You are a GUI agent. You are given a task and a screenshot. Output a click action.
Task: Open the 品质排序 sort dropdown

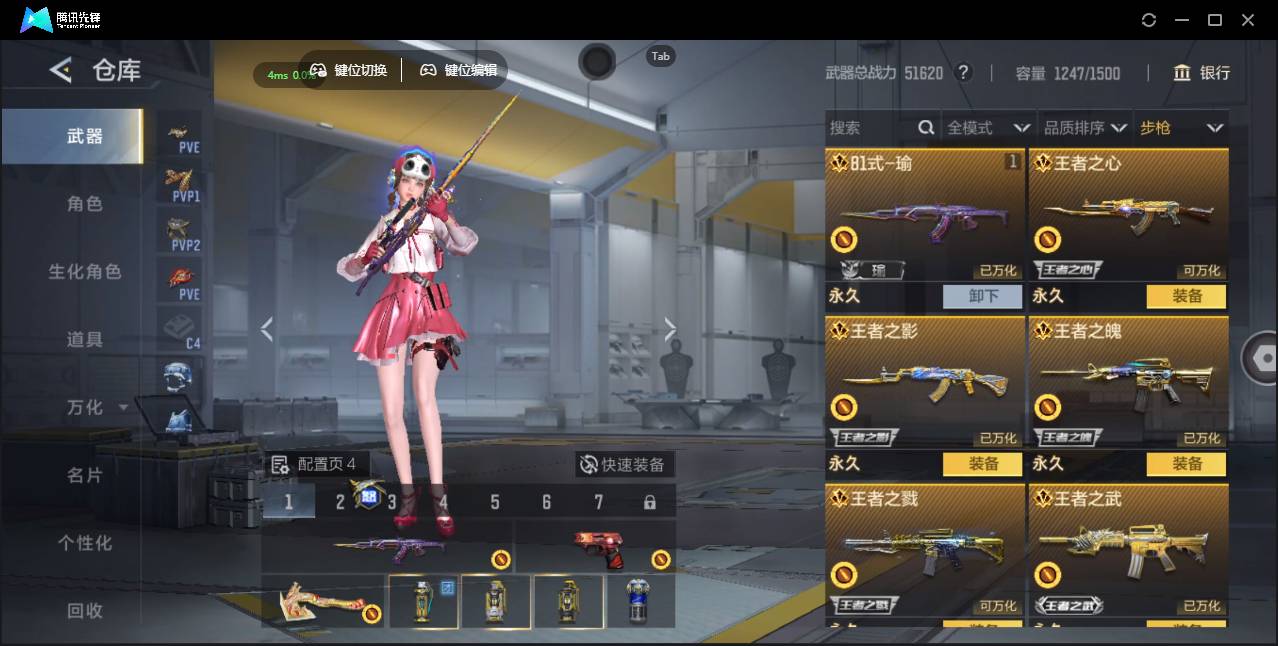(x=1085, y=128)
